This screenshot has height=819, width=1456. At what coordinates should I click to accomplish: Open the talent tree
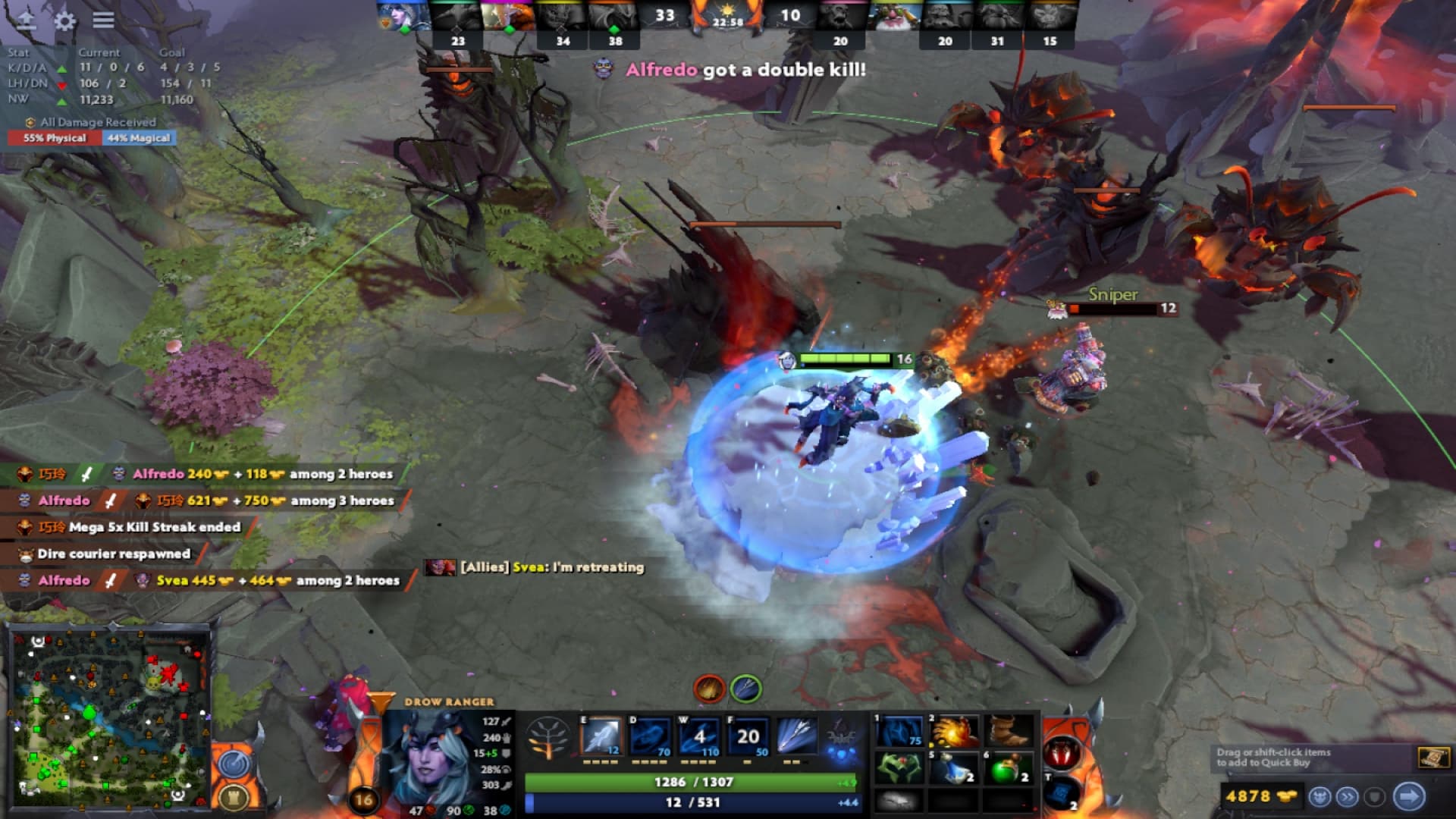(x=548, y=736)
